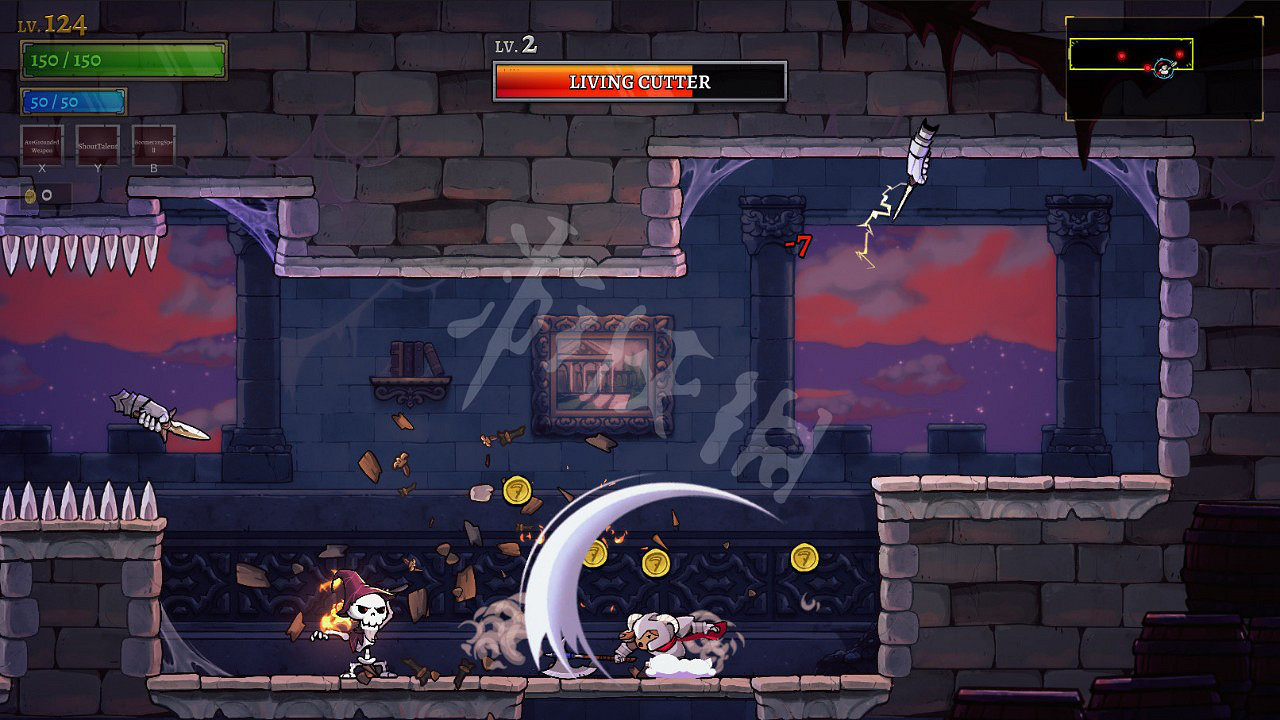Activate the ShoutTalent ability slot

point(98,146)
